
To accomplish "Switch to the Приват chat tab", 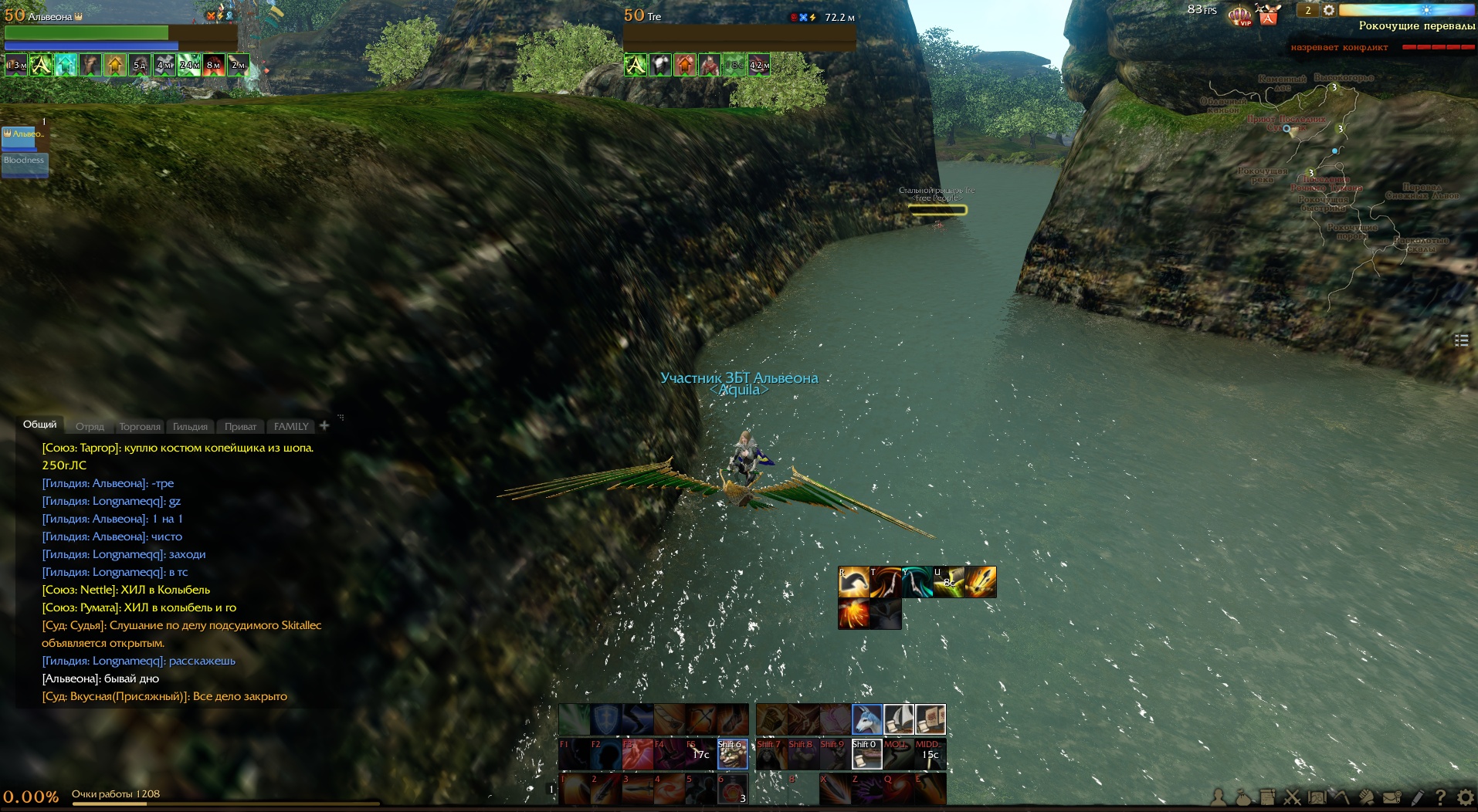I will point(240,426).
